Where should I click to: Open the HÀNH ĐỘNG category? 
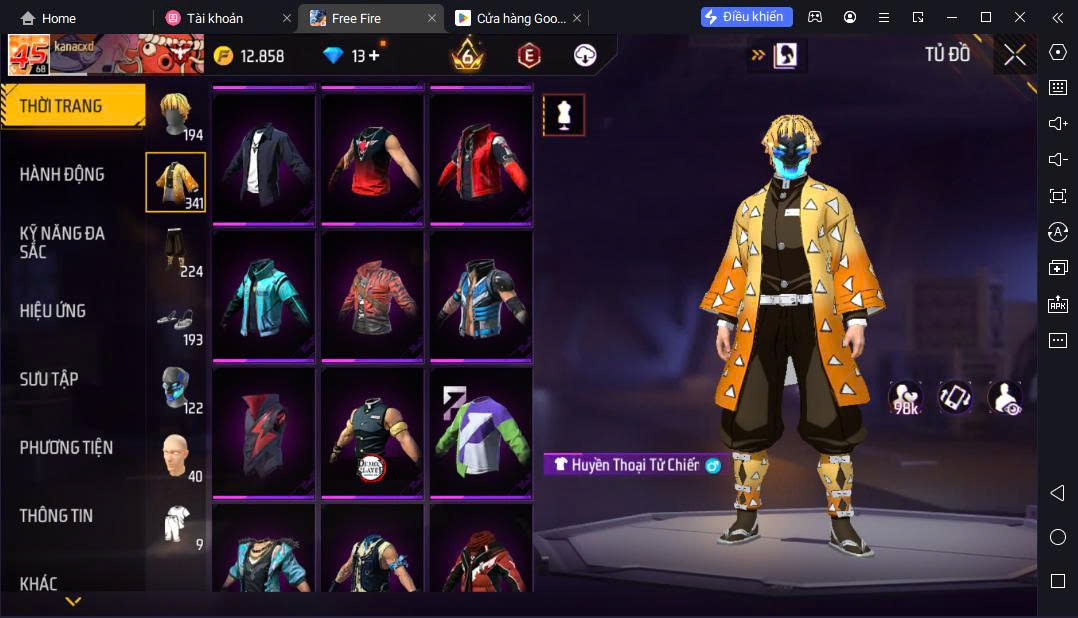(62, 174)
